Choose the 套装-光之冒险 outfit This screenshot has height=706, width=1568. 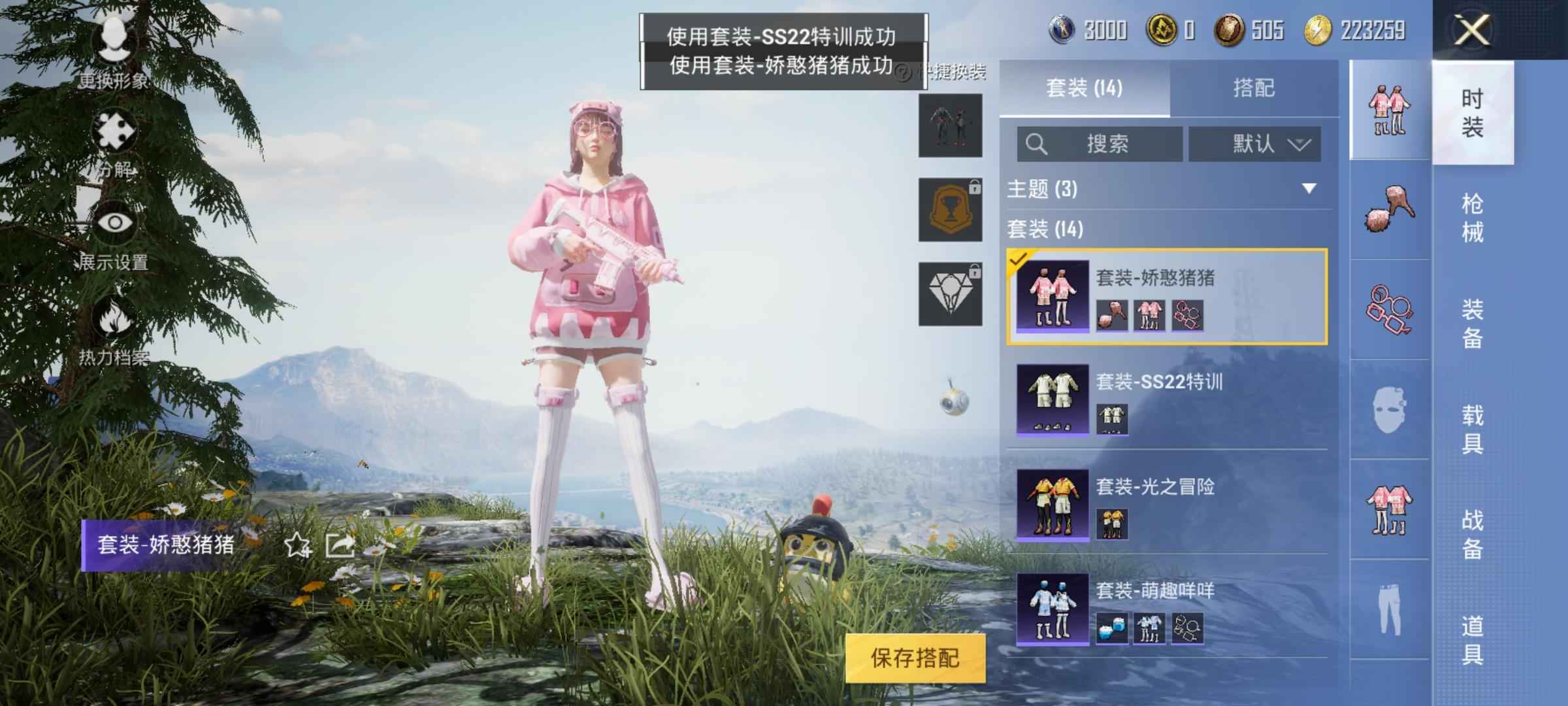[x=1167, y=504]
